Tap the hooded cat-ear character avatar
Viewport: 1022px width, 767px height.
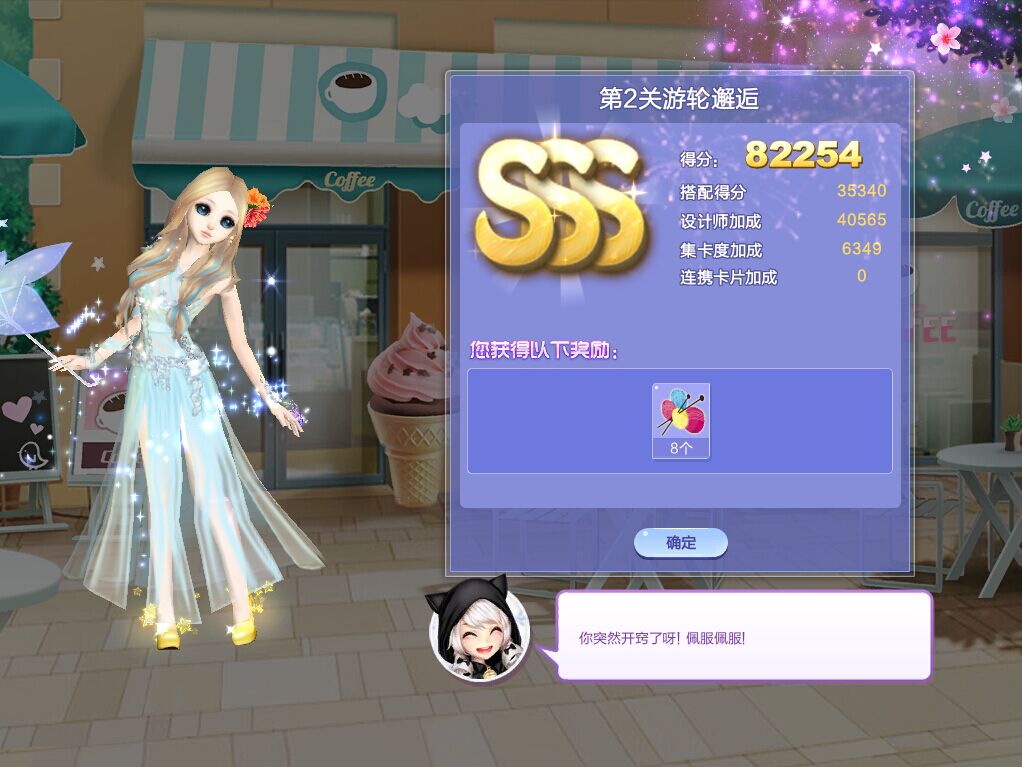click(x=475, y=634)
